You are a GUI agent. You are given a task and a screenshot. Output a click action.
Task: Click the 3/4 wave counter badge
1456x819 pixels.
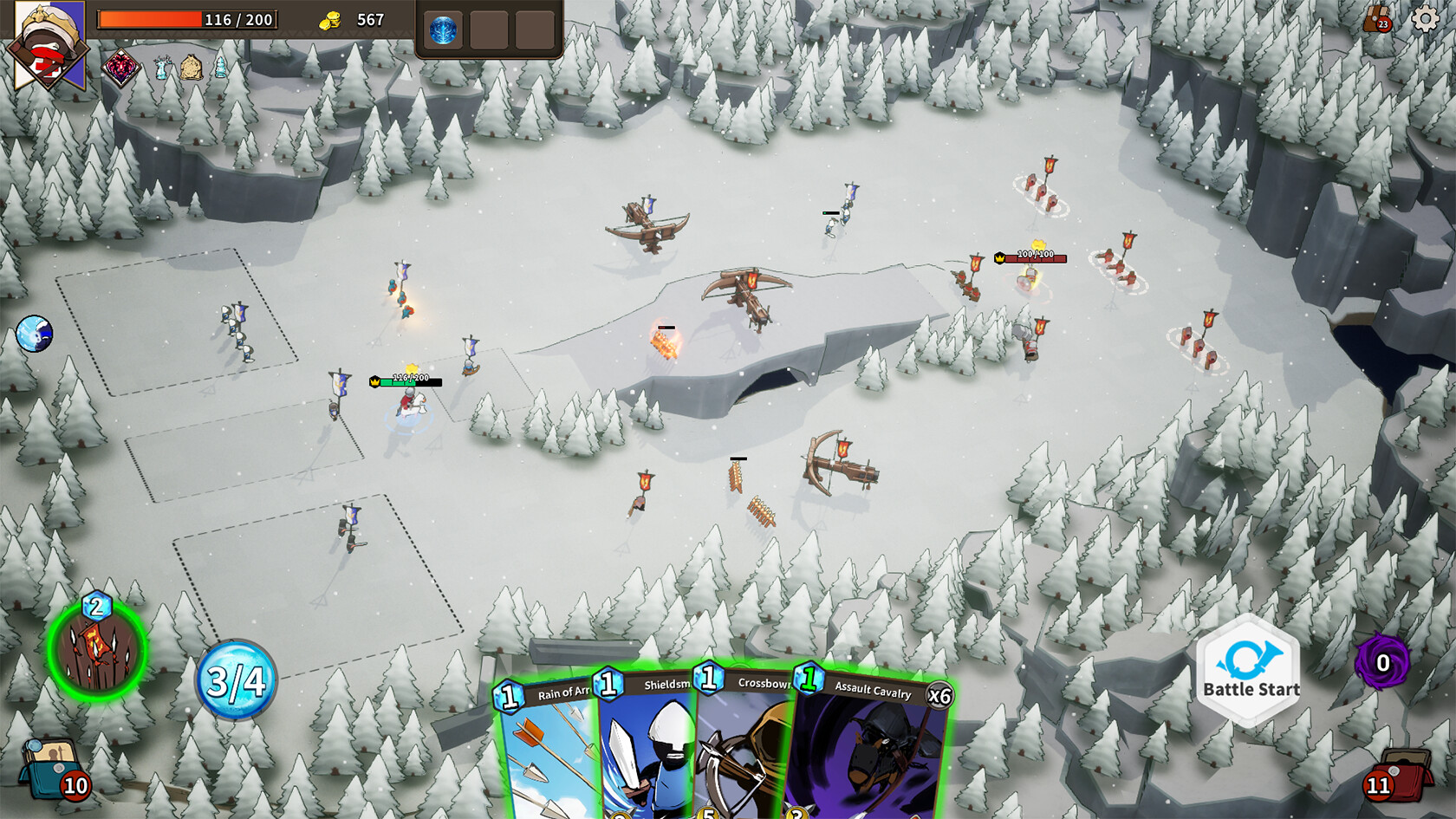tap(236, 682)
